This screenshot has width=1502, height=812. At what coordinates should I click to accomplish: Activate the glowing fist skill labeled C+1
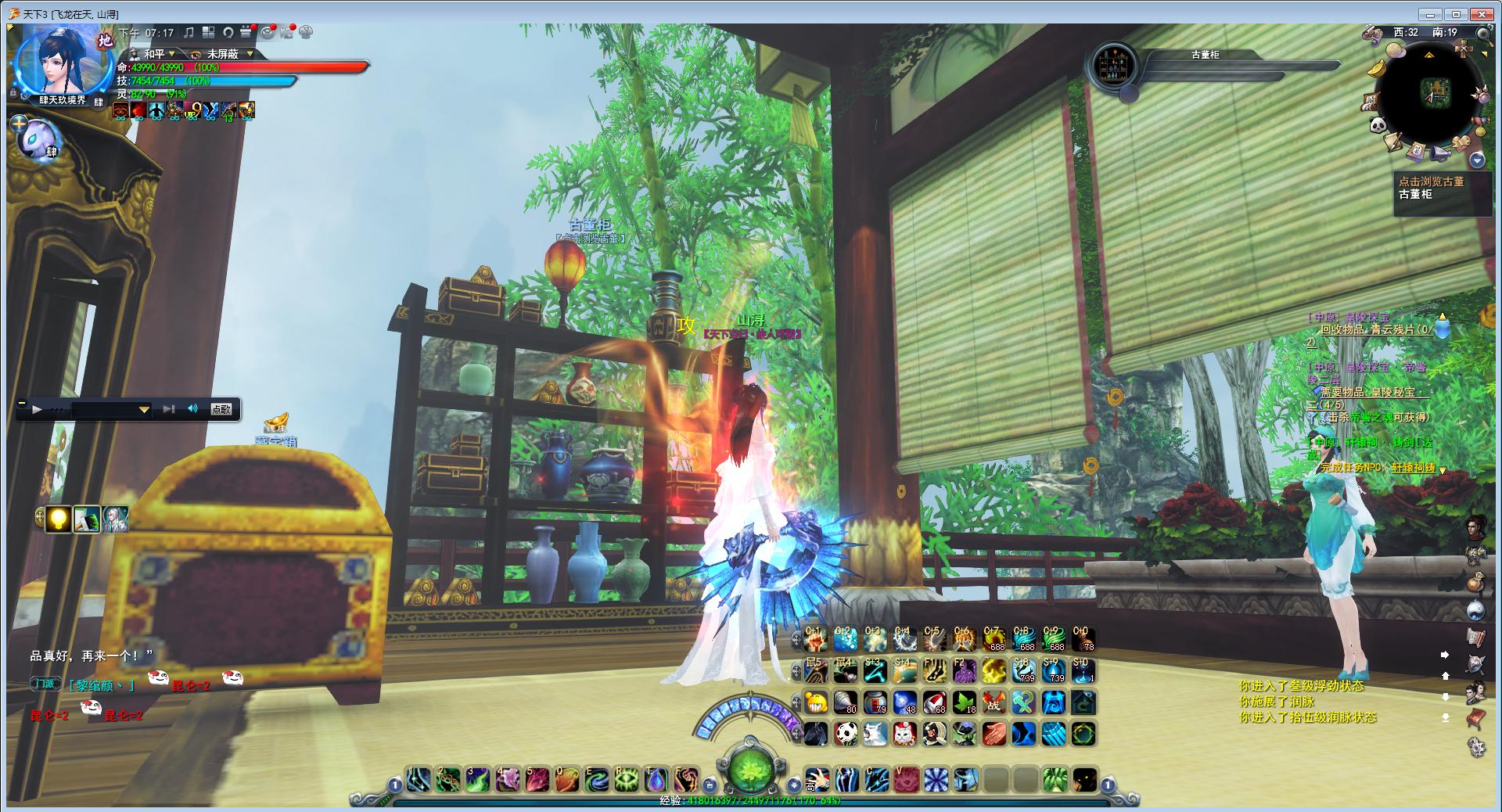[816, 641]
